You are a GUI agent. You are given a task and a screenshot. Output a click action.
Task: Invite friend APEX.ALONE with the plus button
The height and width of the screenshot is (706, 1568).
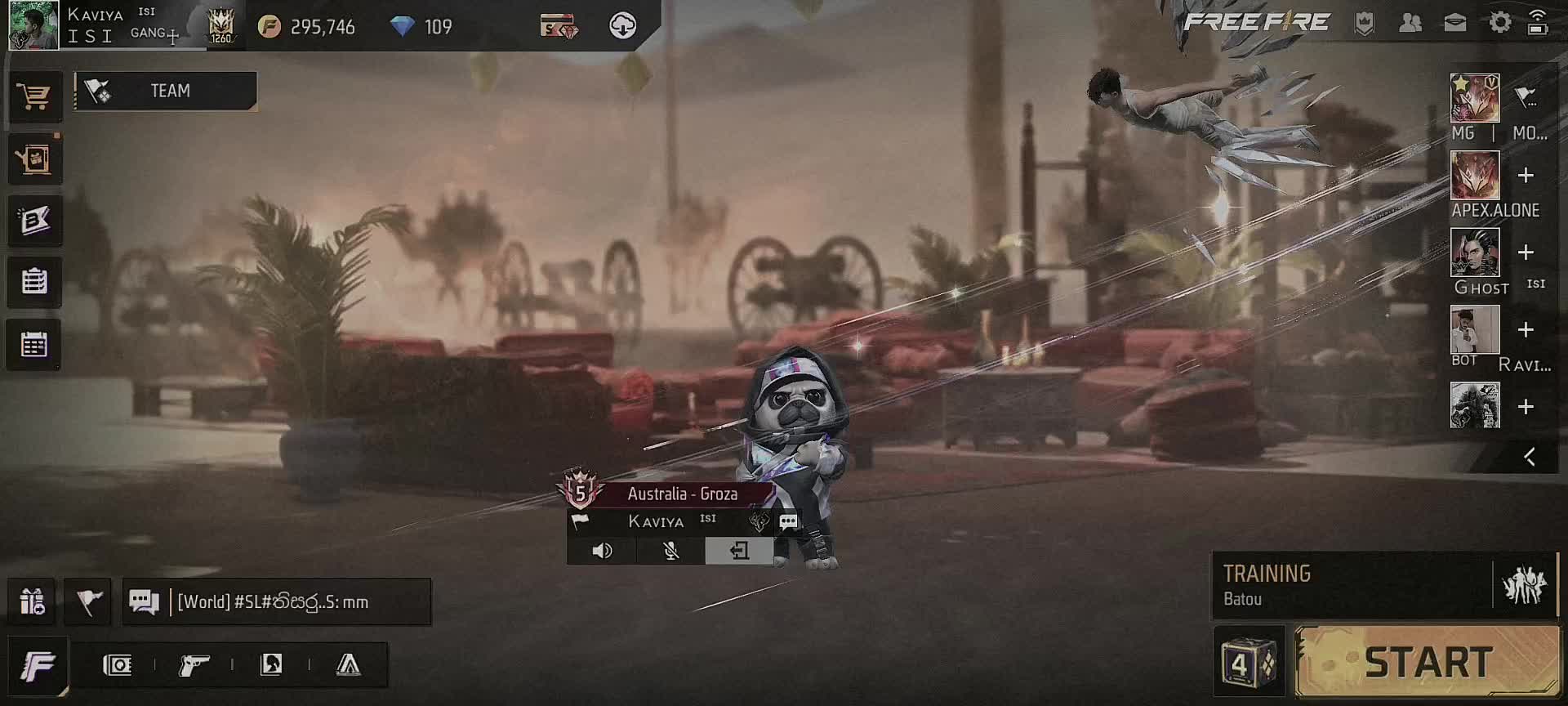[x=1525, y=176]
